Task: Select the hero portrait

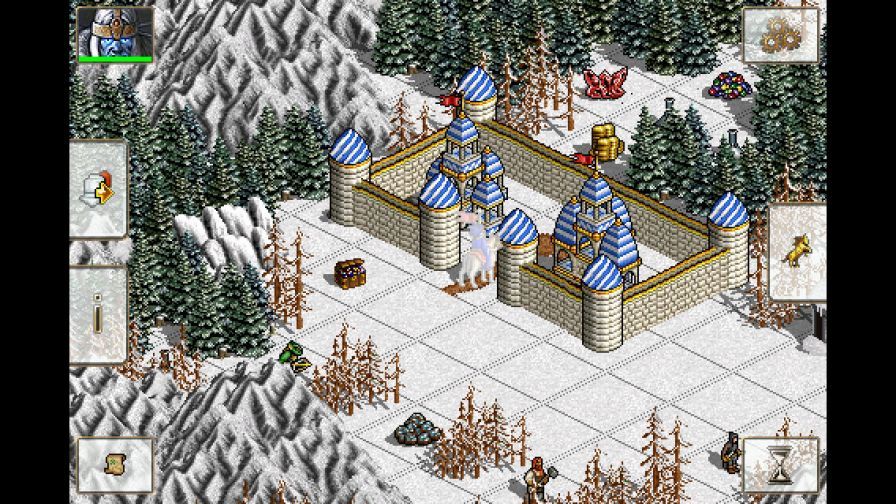Action: pos(114,32)
